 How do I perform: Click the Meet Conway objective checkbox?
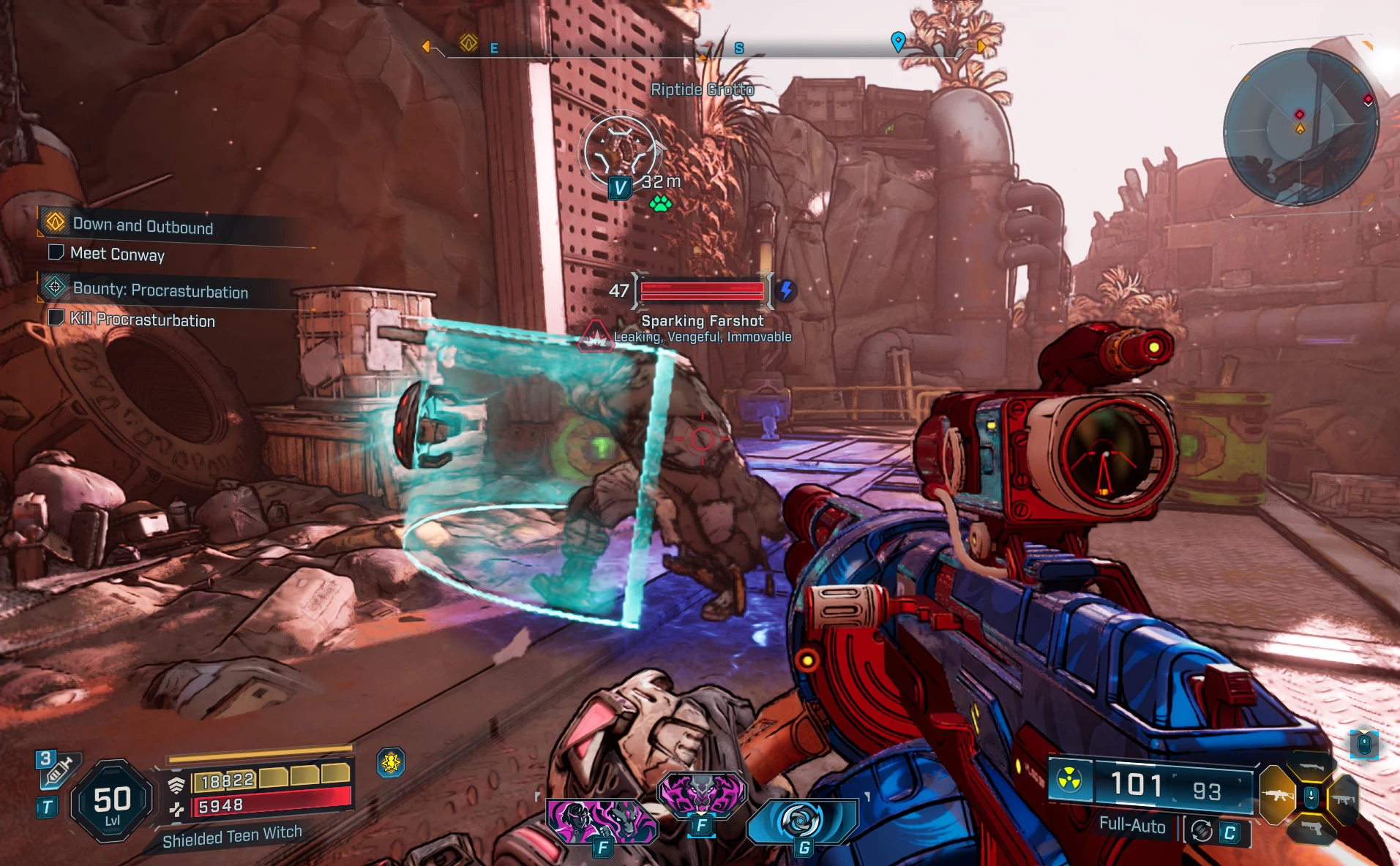click(56, 252)
